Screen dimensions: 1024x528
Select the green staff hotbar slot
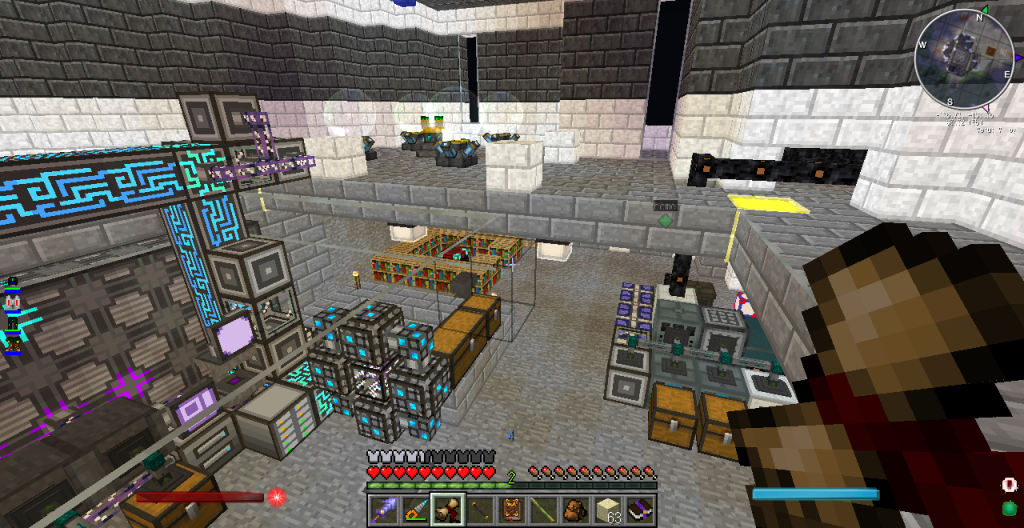543,510
